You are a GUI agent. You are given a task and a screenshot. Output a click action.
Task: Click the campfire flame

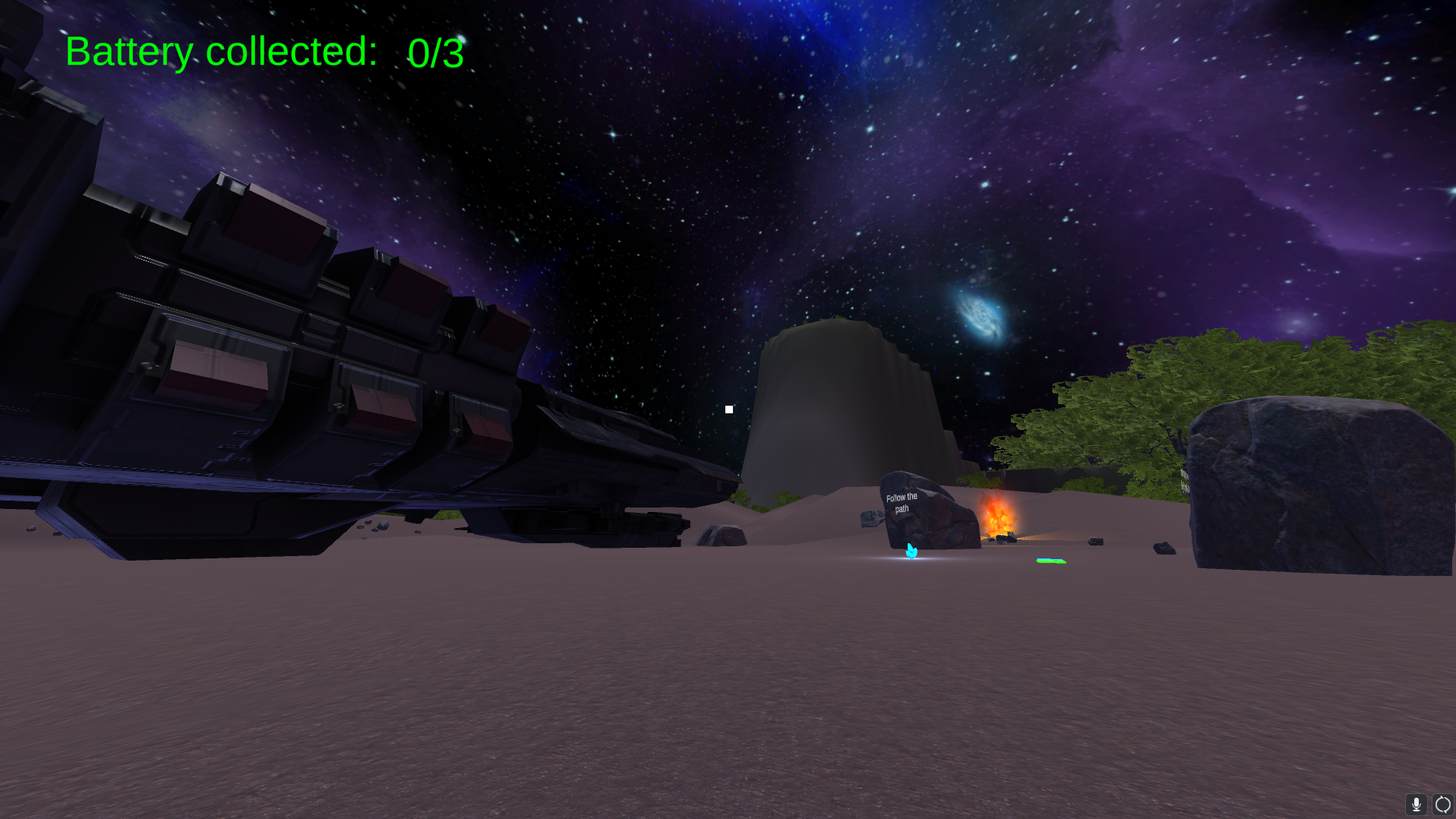pos(996,515)
